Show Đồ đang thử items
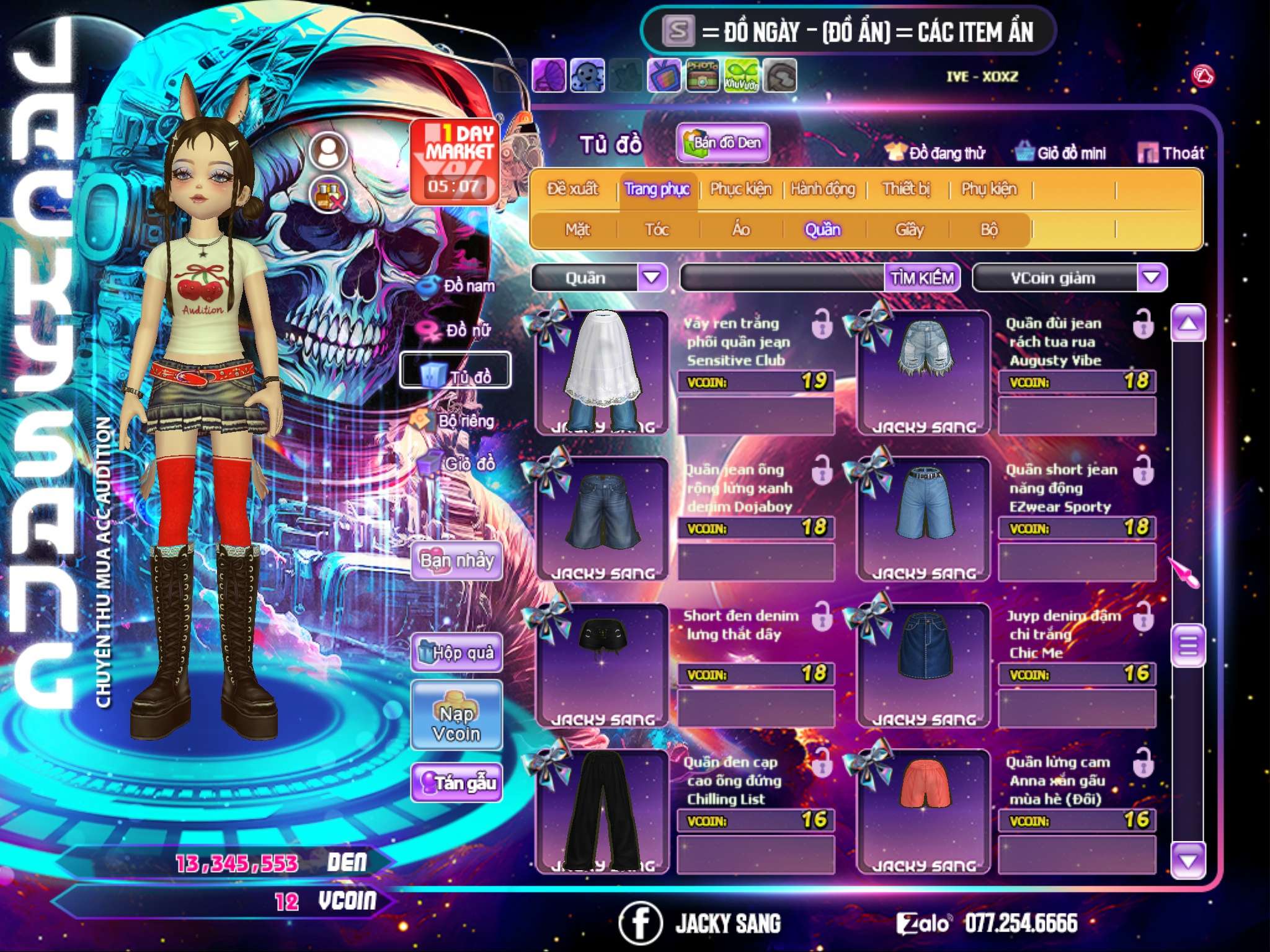Screen dimensions: 1270x952 pos(935,152)
